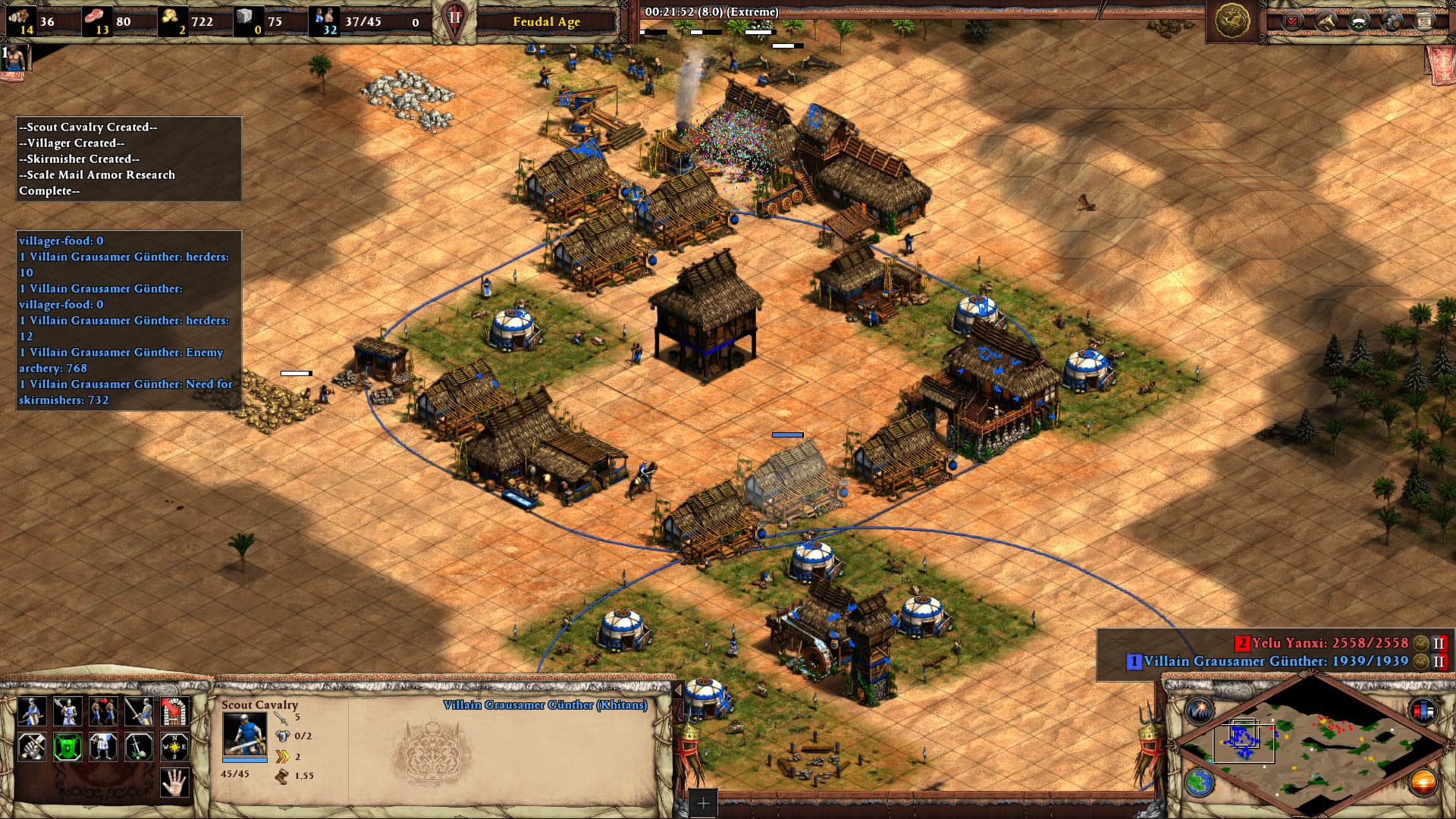Switch minimap mode with the globe button

(x=1200, y=781)
